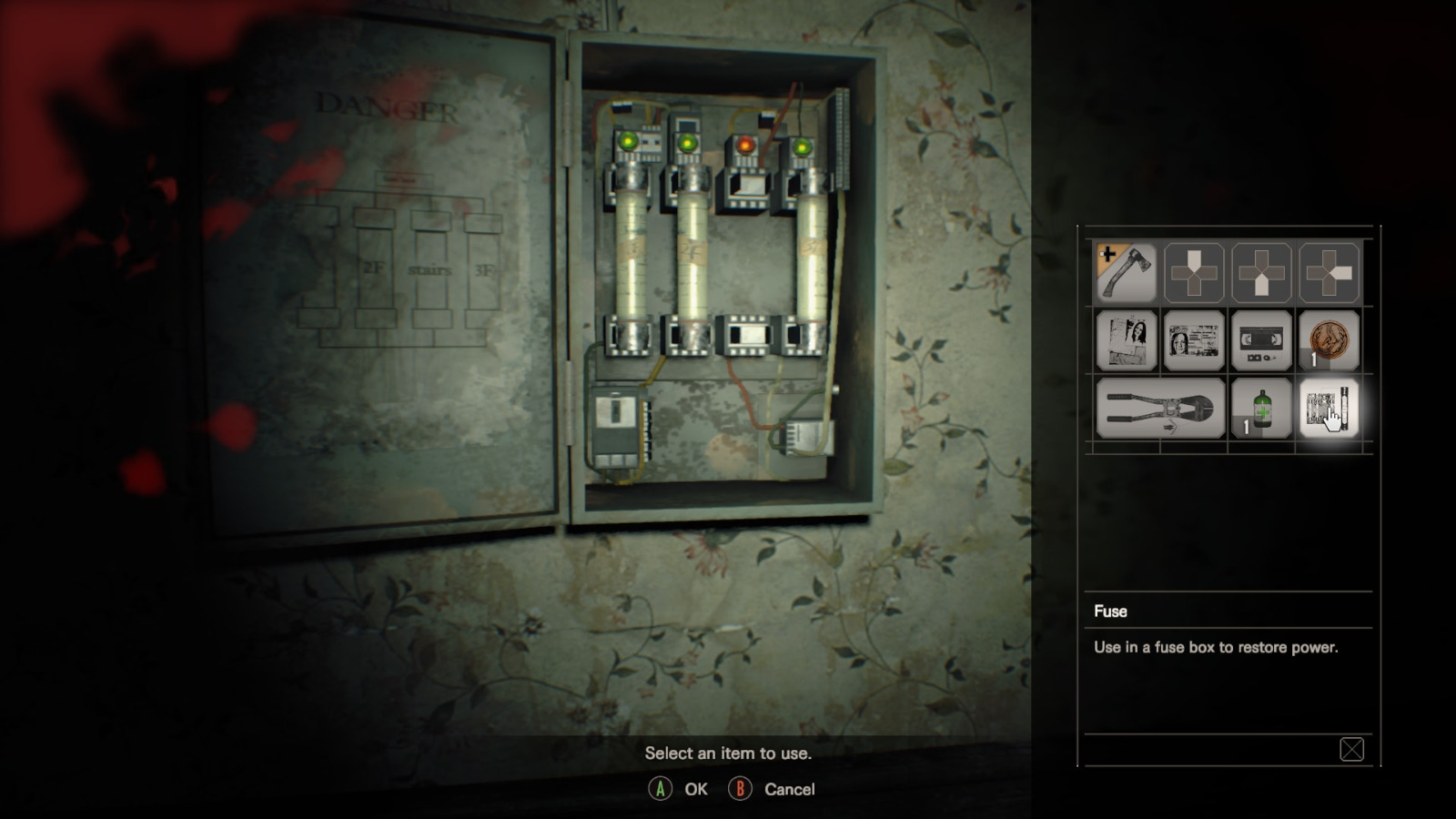The width and height of the screenshot is (1456, 819).
Task: Choose the d-pad down shortcut slot
Action: [x=1261, y=272]
